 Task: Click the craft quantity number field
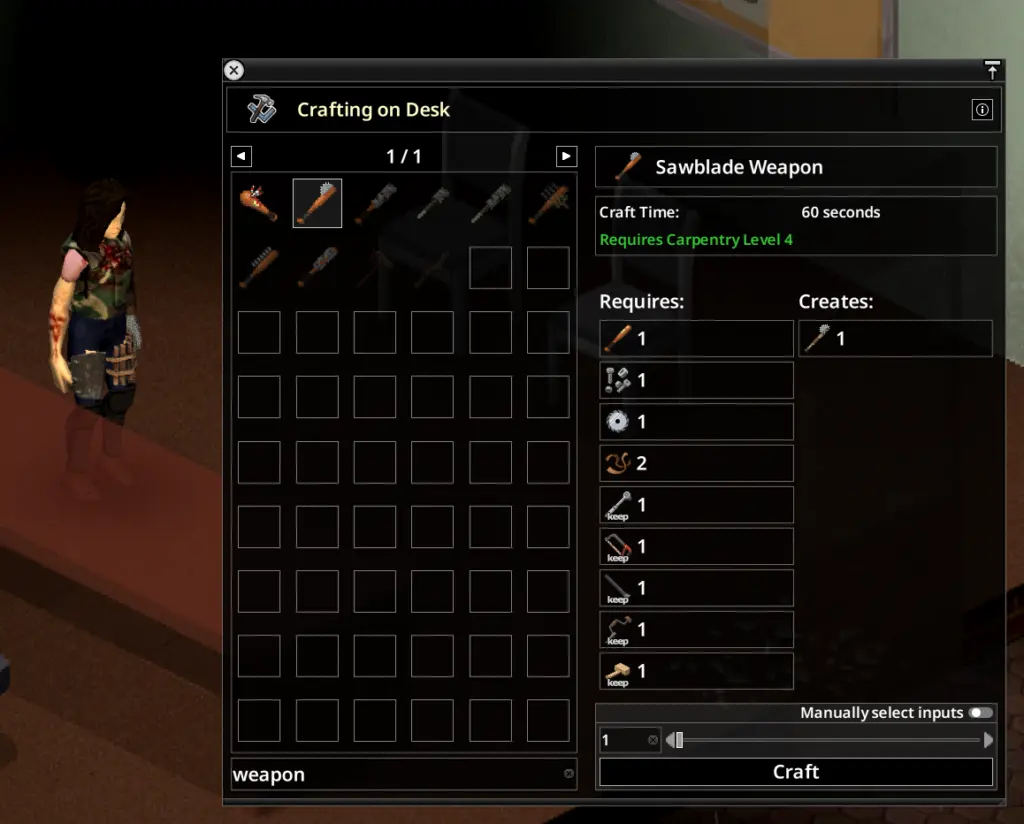point(623,740)
